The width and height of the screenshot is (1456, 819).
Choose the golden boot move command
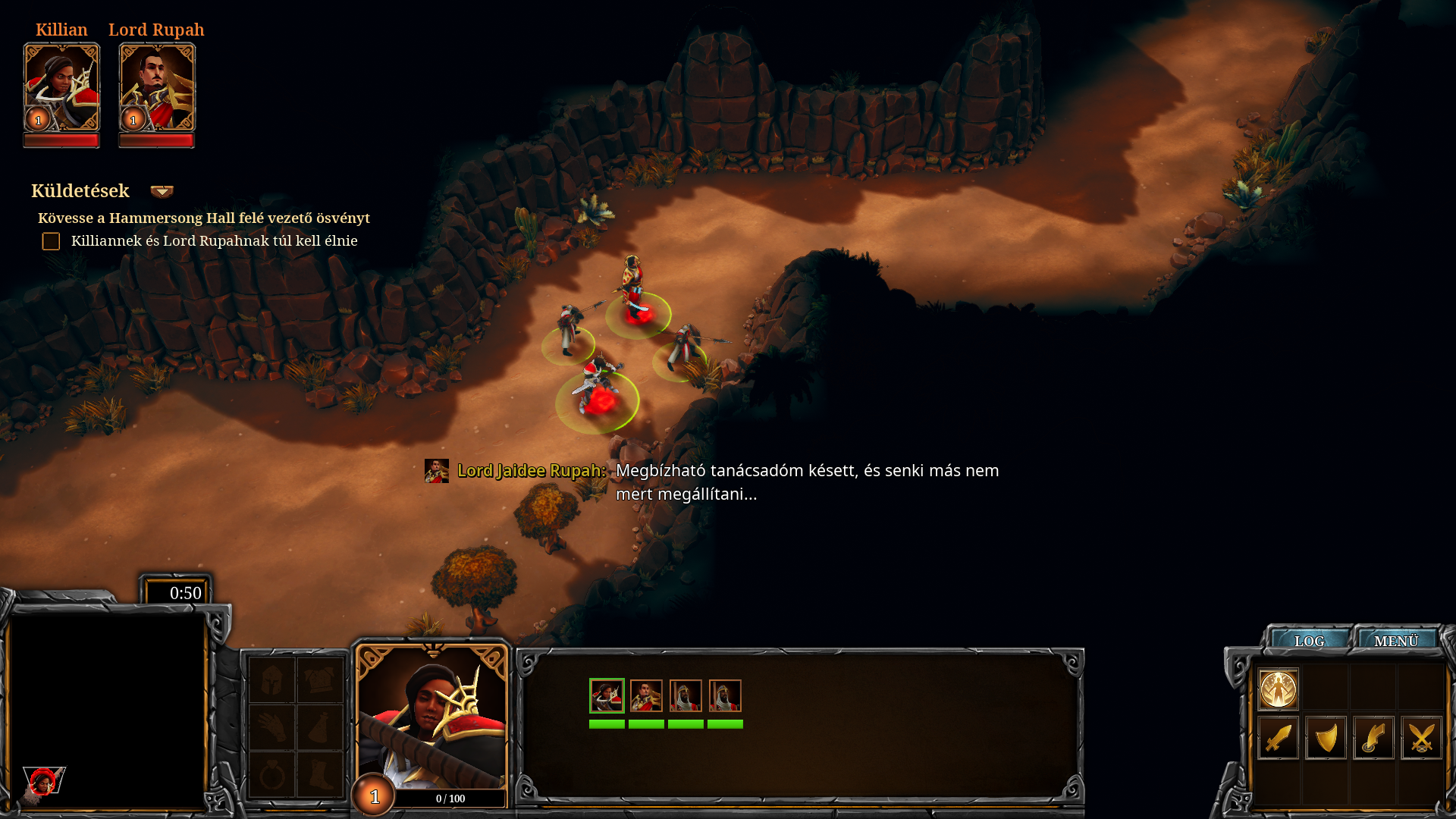pos(1373,737)
